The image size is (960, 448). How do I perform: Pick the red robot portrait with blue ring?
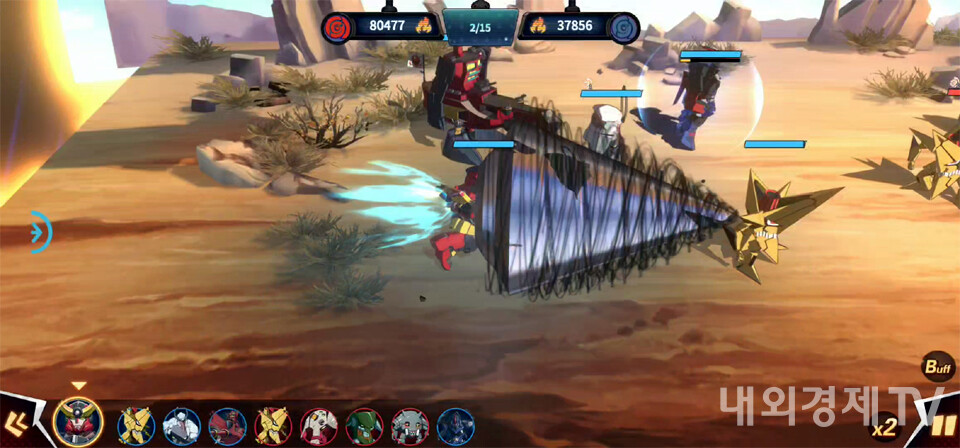click(227, 426)
